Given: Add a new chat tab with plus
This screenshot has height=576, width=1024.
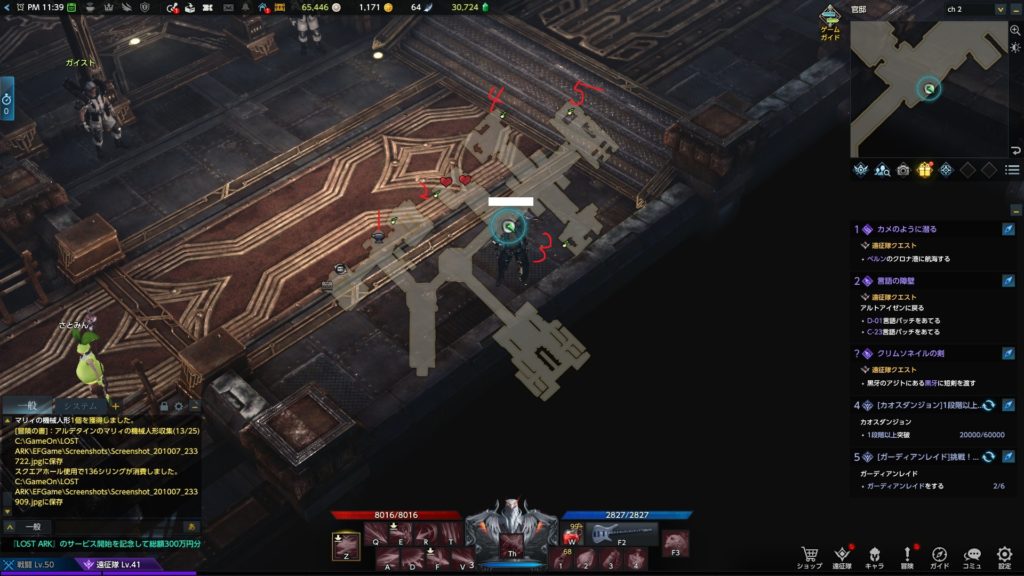Looking at the screenshot, I should (114, 405).
